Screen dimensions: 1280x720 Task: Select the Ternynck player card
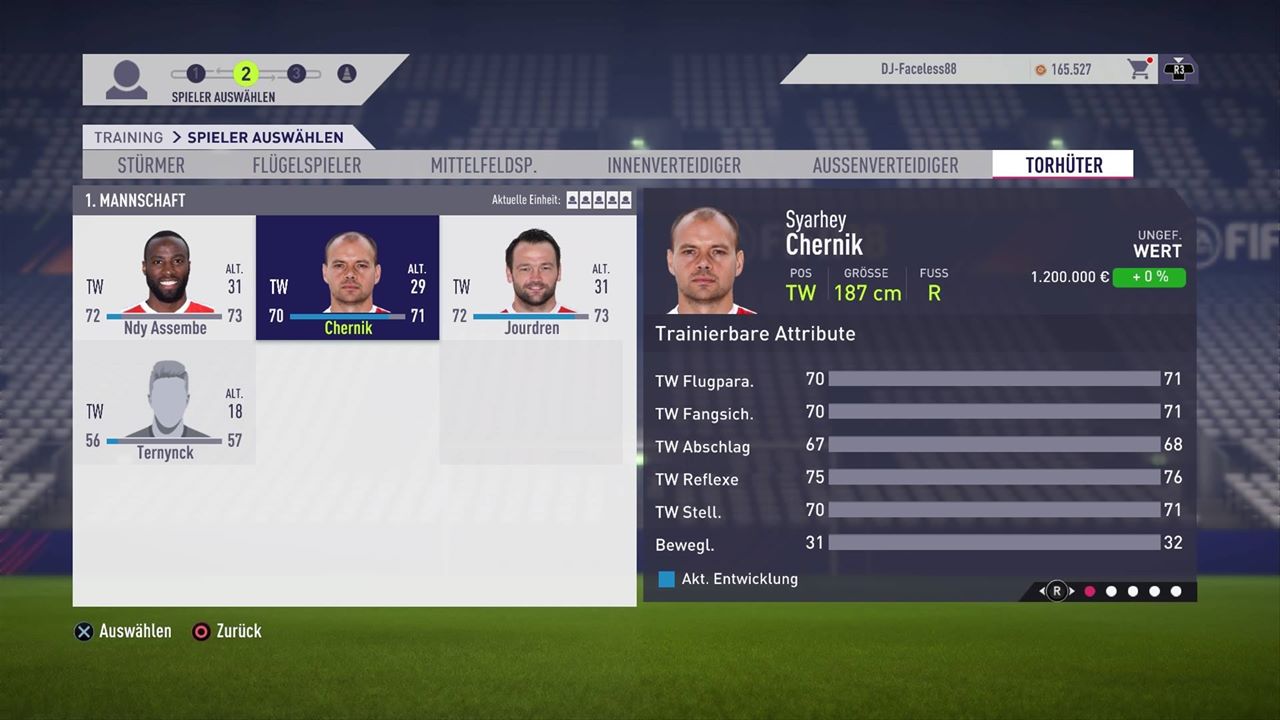point(165,403)
